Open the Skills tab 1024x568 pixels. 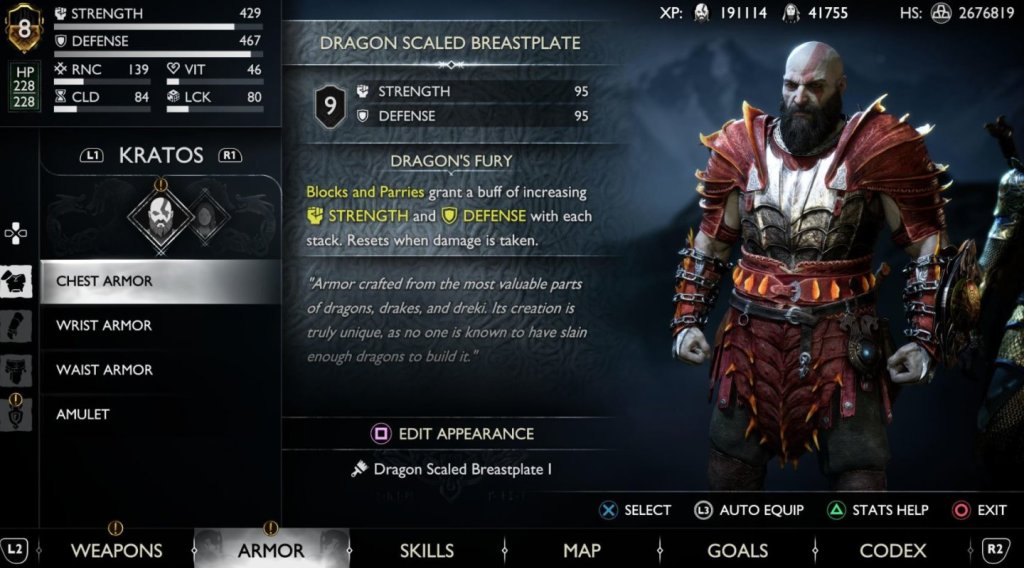[427, 550]
